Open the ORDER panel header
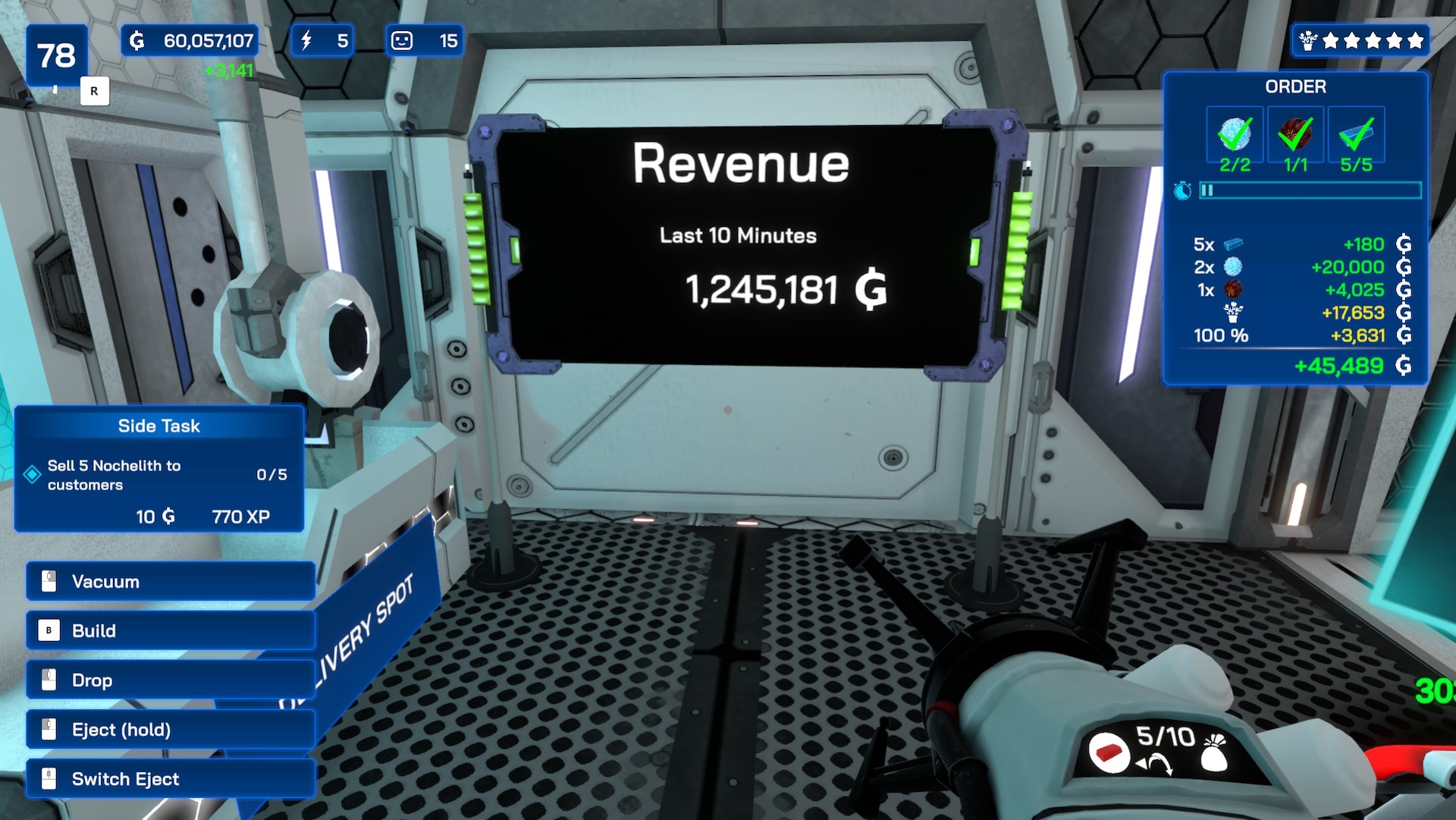The width and height of the screenshot is (1456, 820). [1295, 86]
